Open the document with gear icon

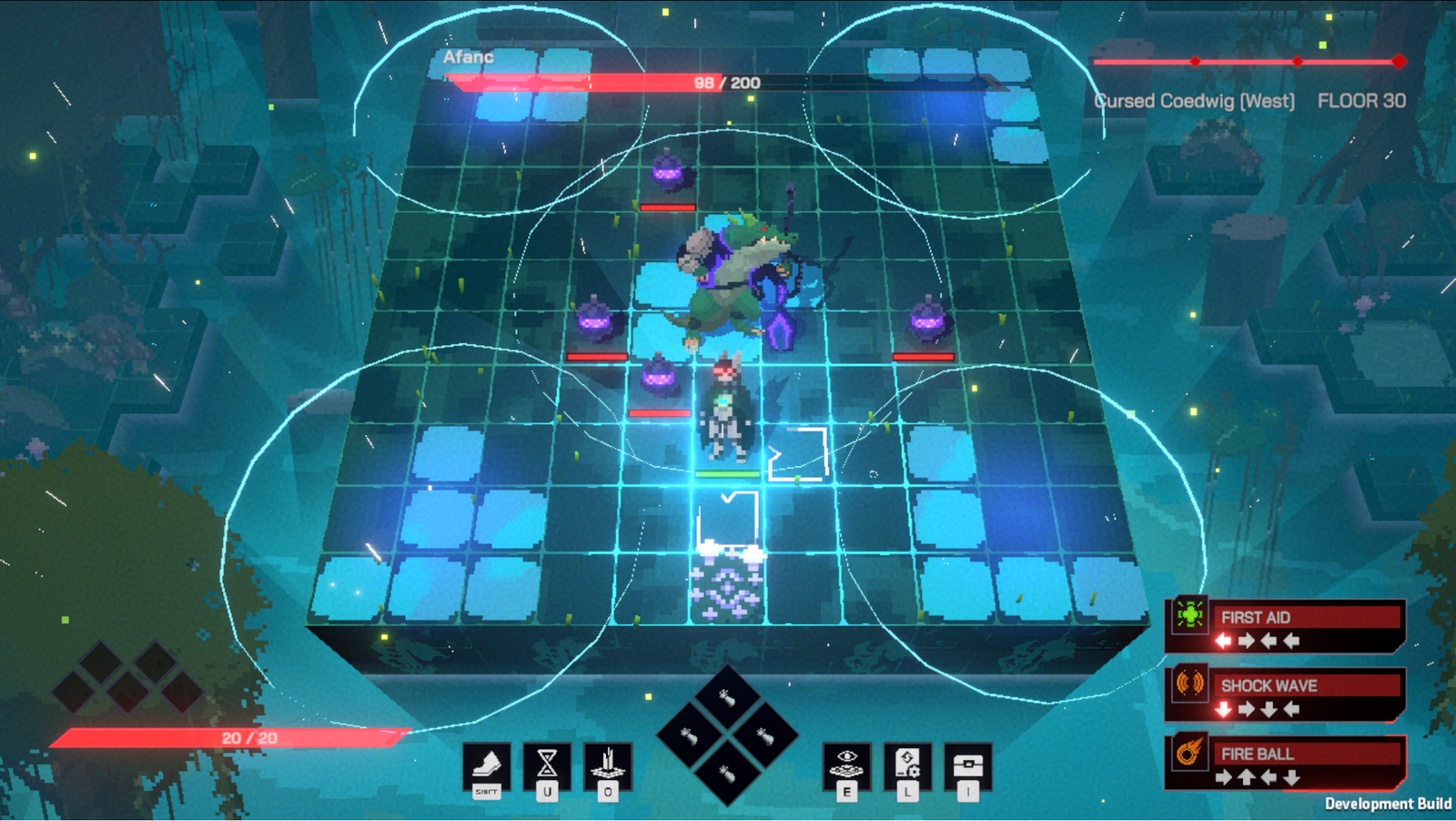(907, 765)
